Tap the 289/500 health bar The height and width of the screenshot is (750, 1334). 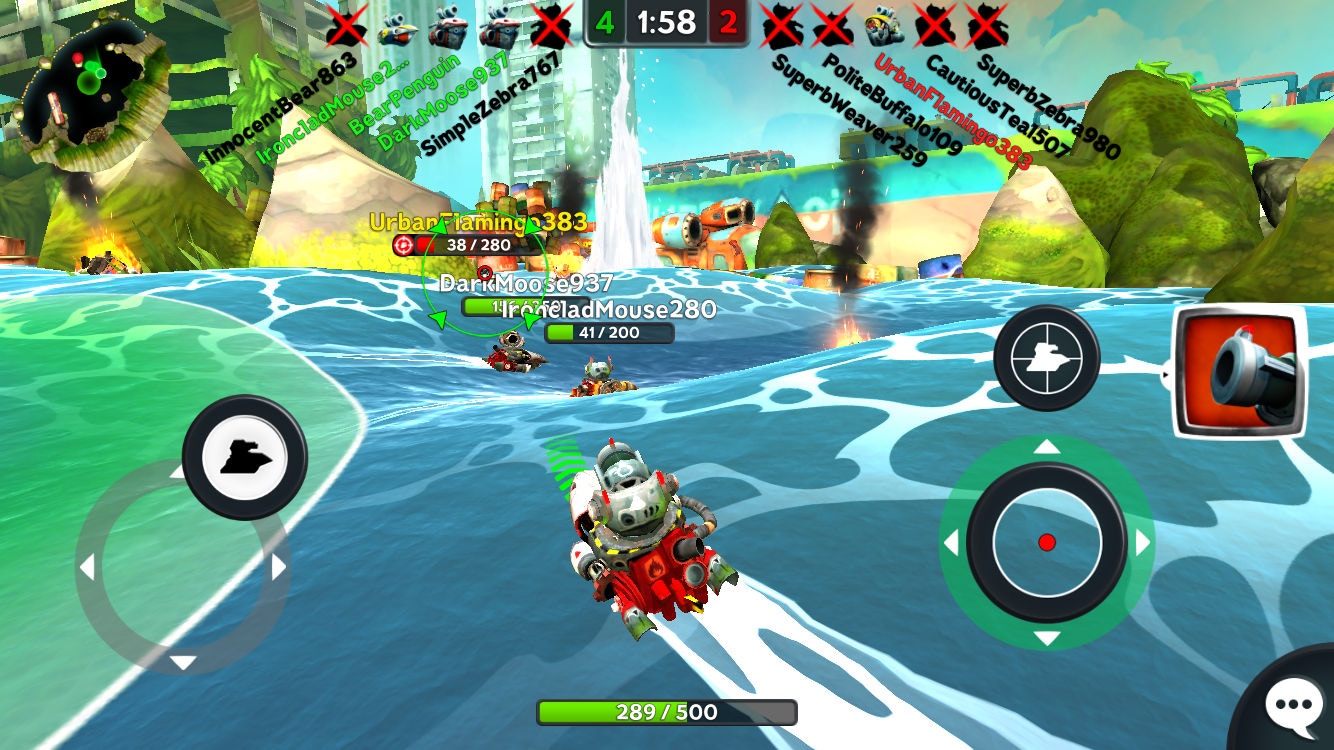[665, 713]
